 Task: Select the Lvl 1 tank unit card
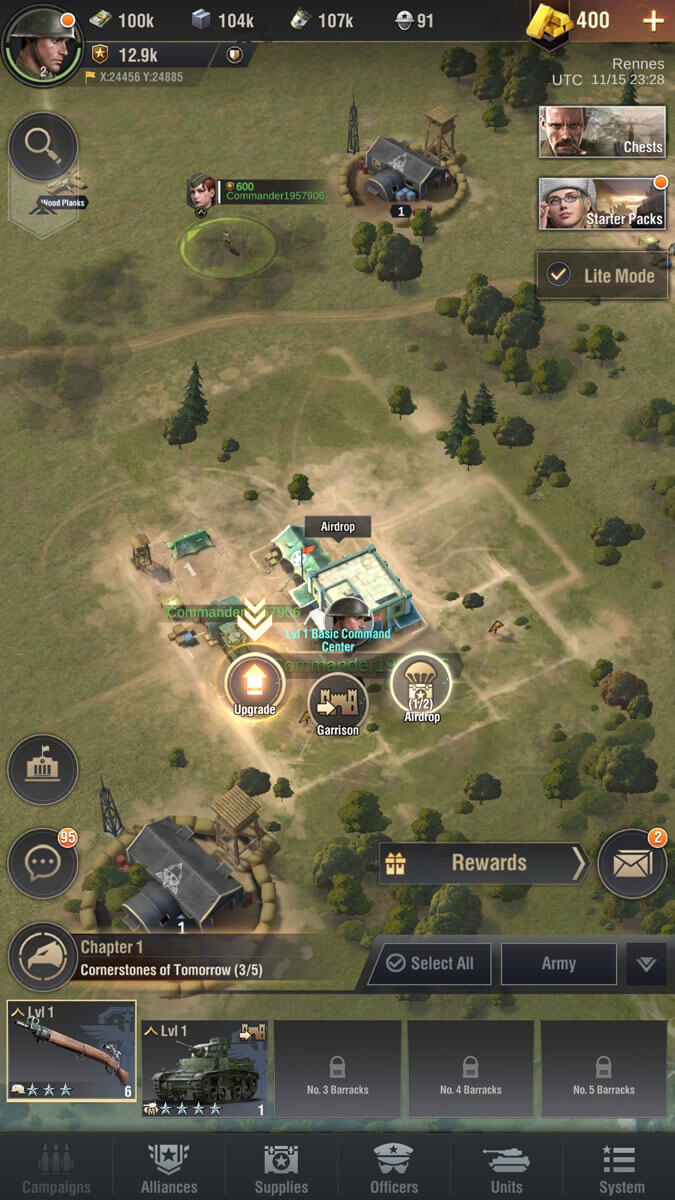point(204,1068)
